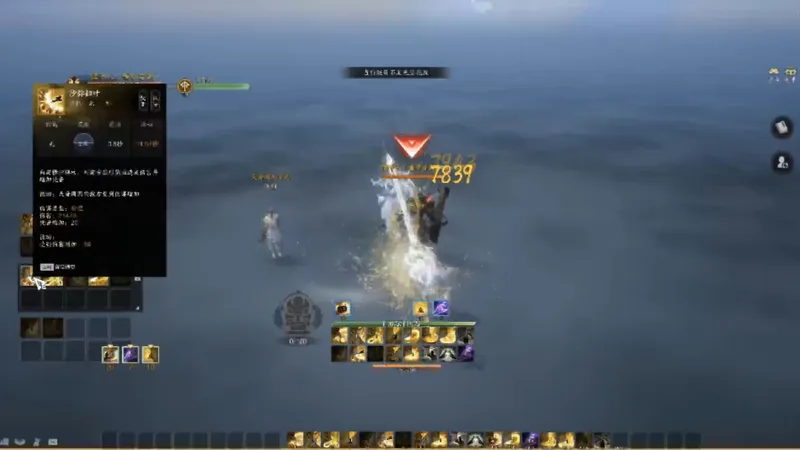Image resolution: width=800 pixels, height=450 pixels.
Task: Open the character silhouette button on the right
Action: 781,162
